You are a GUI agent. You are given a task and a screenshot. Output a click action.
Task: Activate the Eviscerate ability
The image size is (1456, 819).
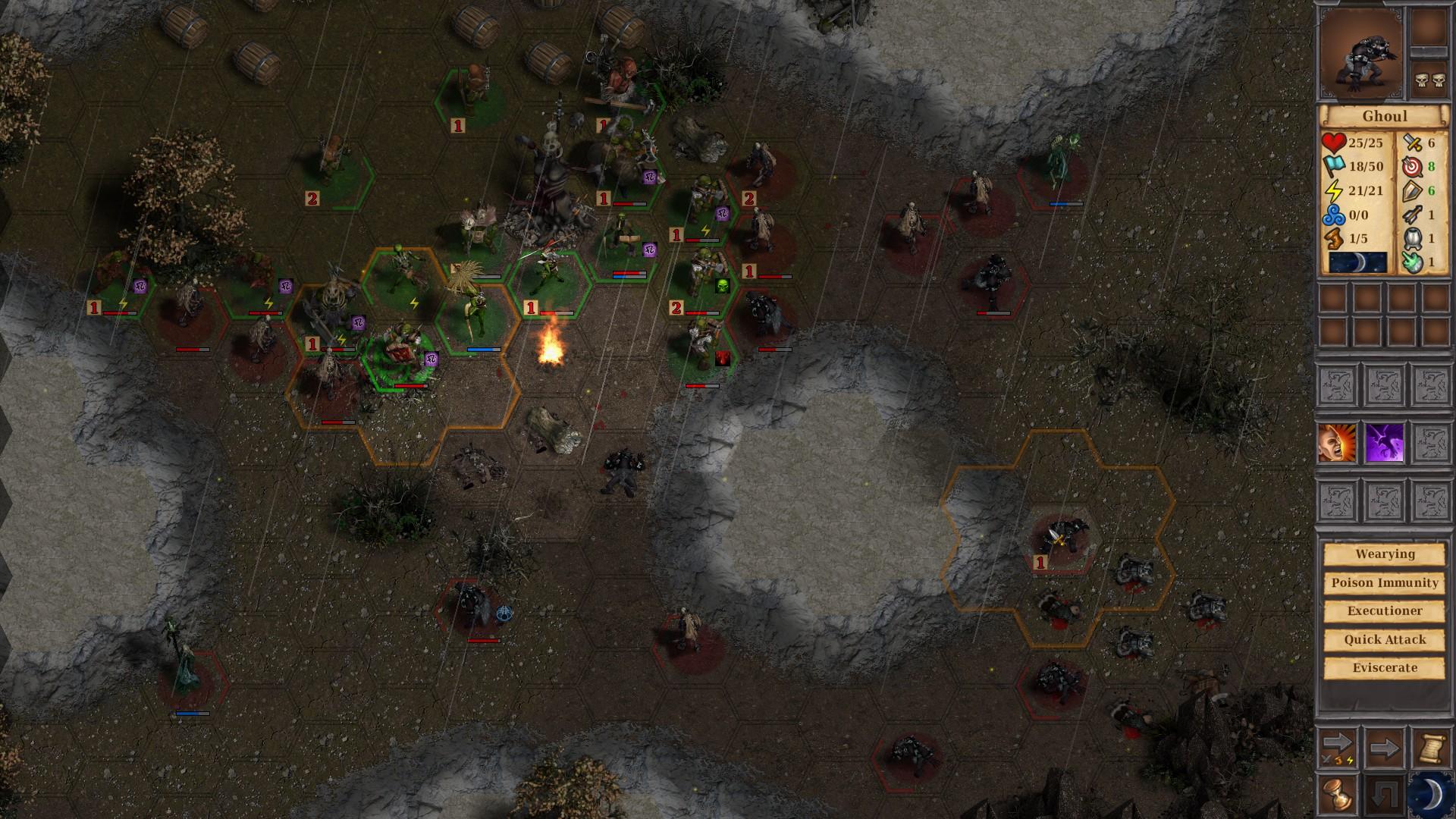point(1382,668)
